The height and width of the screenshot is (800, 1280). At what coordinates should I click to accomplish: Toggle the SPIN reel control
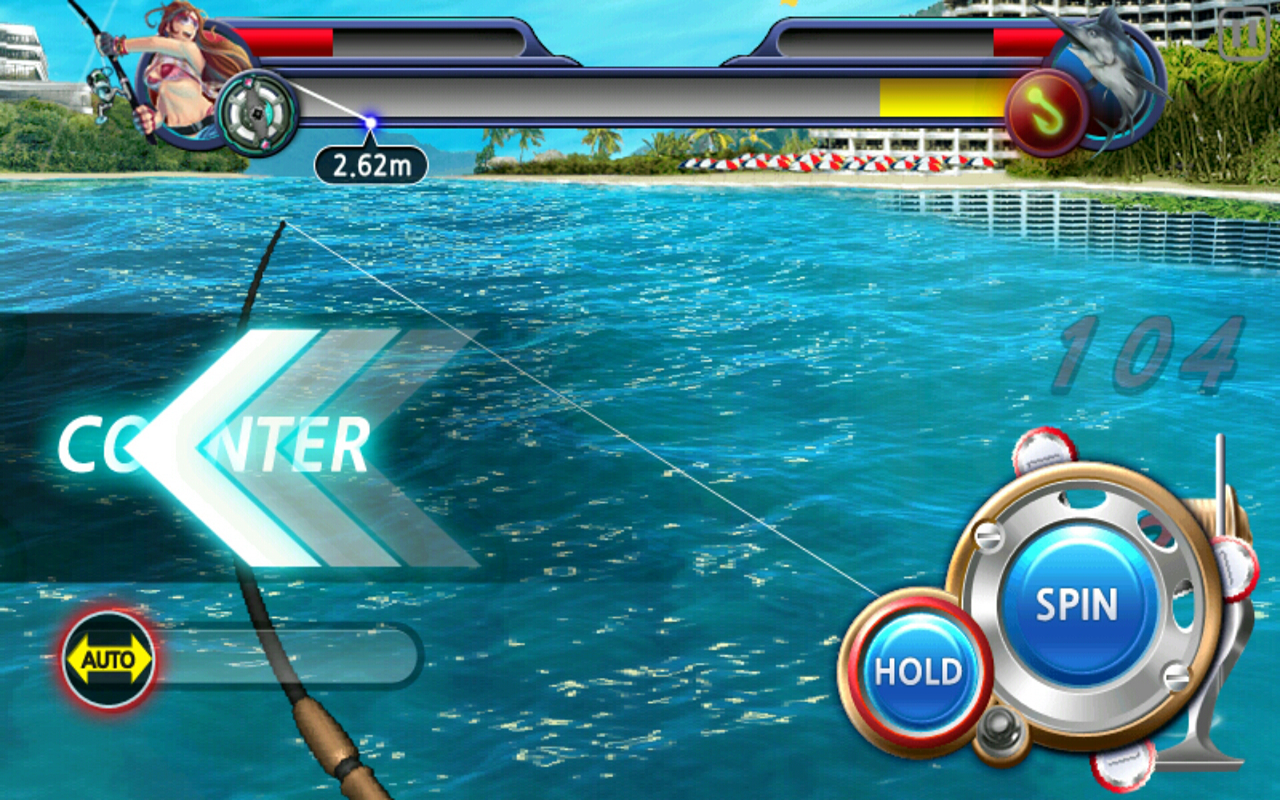(x=1078, y=603)
